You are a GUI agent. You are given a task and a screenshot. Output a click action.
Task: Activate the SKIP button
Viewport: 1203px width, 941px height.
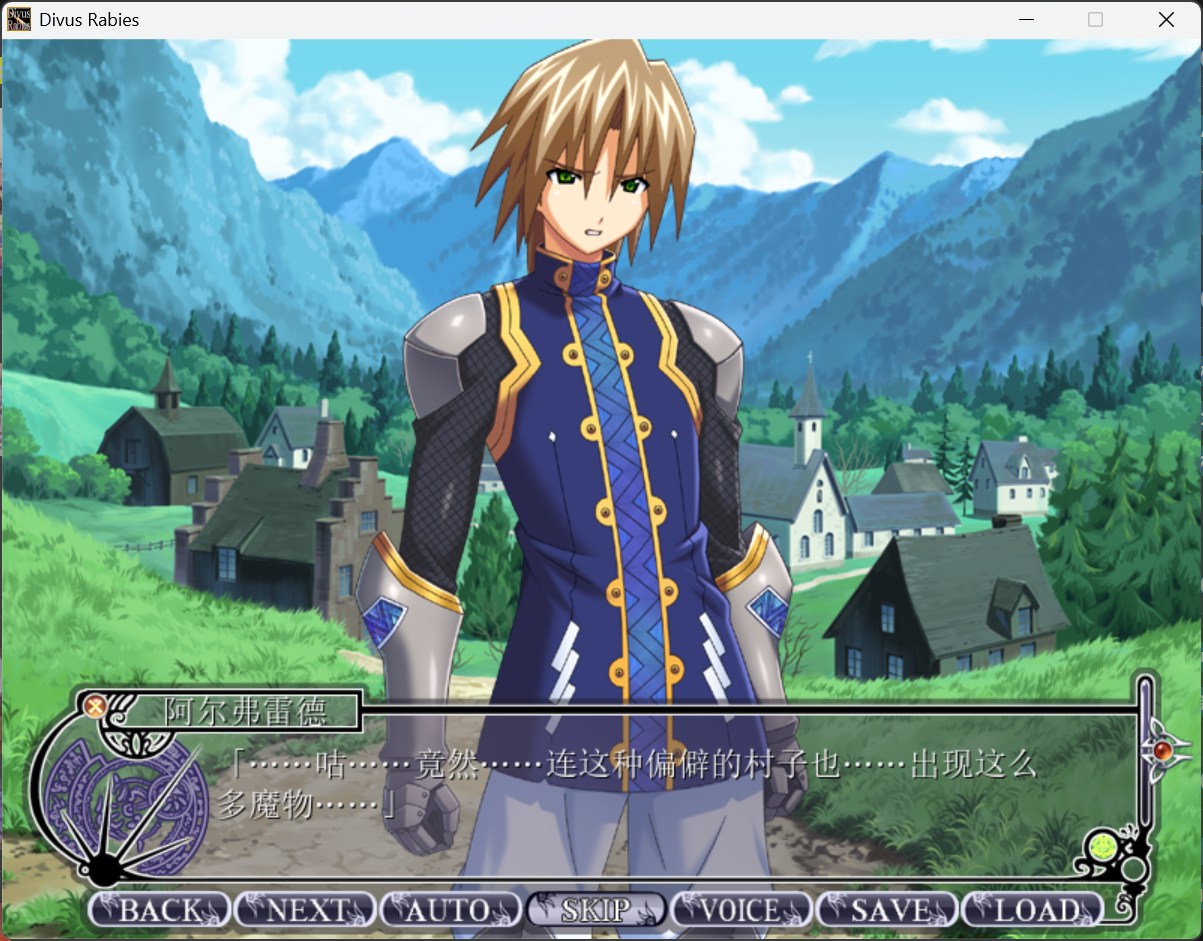[596, 910]
